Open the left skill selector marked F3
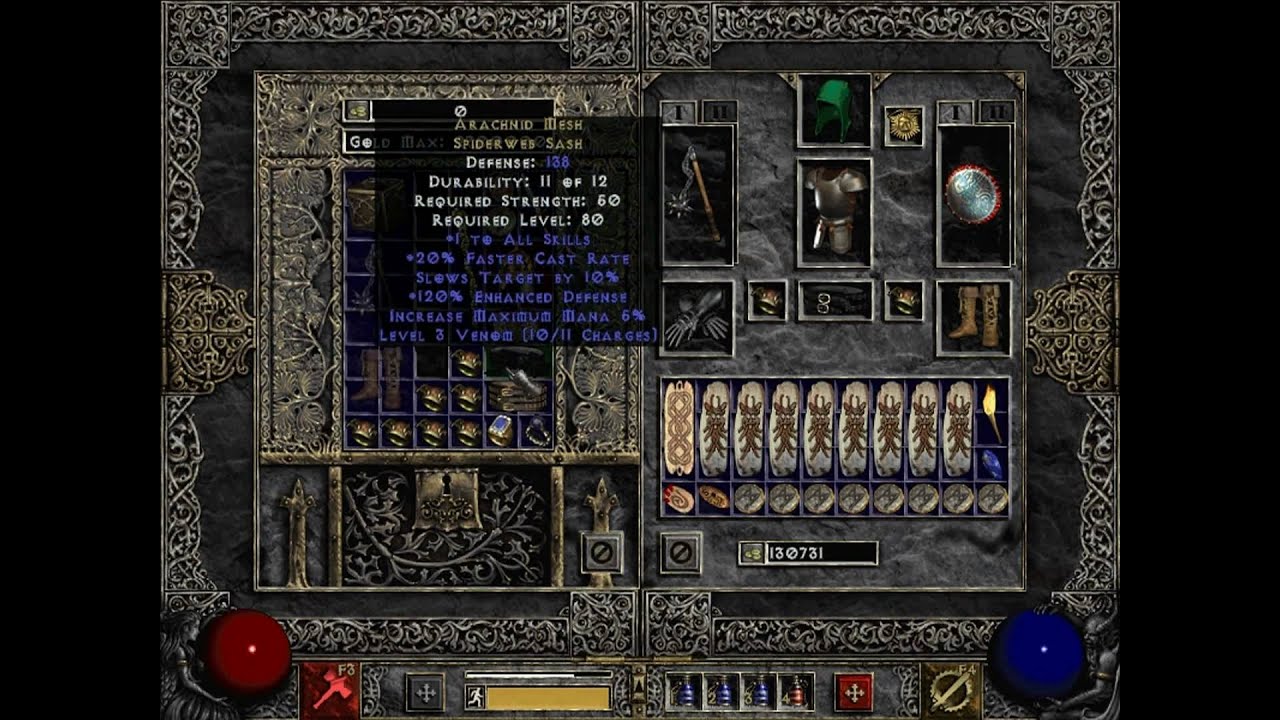This screenshot has width=1280, height=720. pyautogui.click(x=329, y=691)
